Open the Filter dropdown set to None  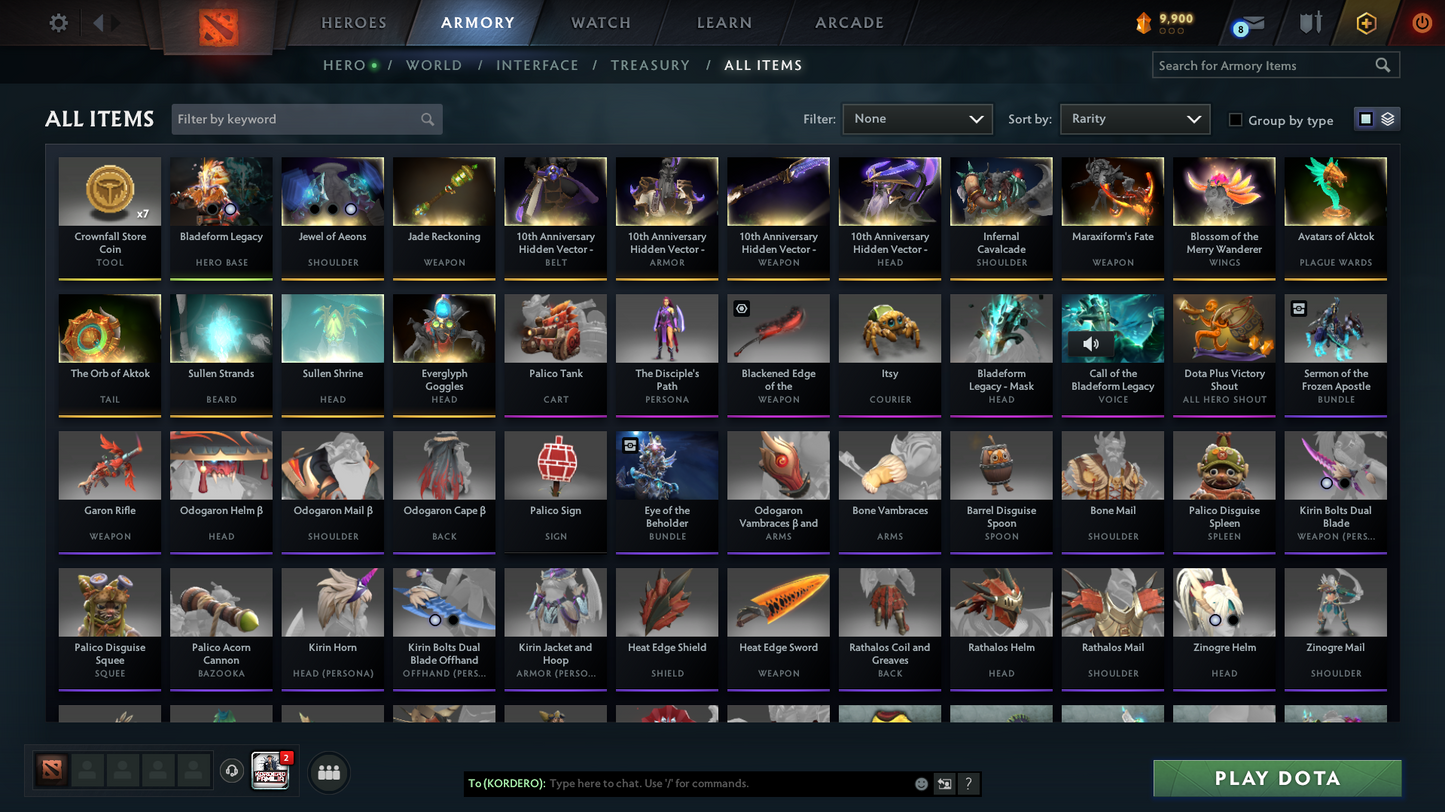tap(916, 118)
